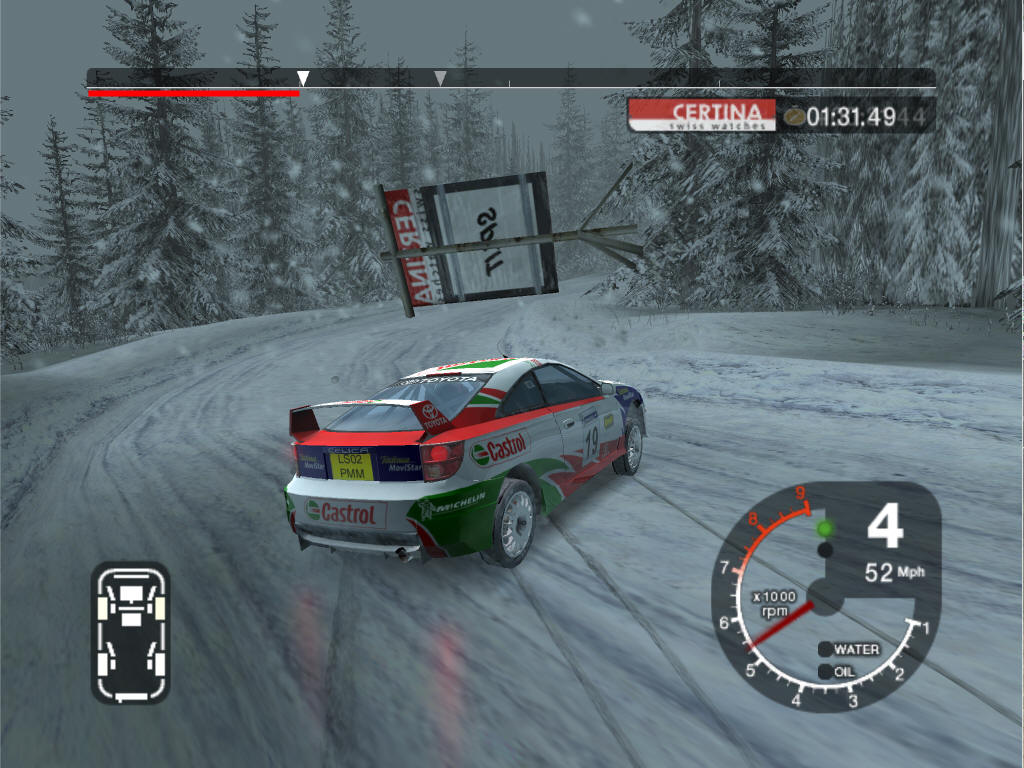Click the Certina swiss watches banner

703,115
